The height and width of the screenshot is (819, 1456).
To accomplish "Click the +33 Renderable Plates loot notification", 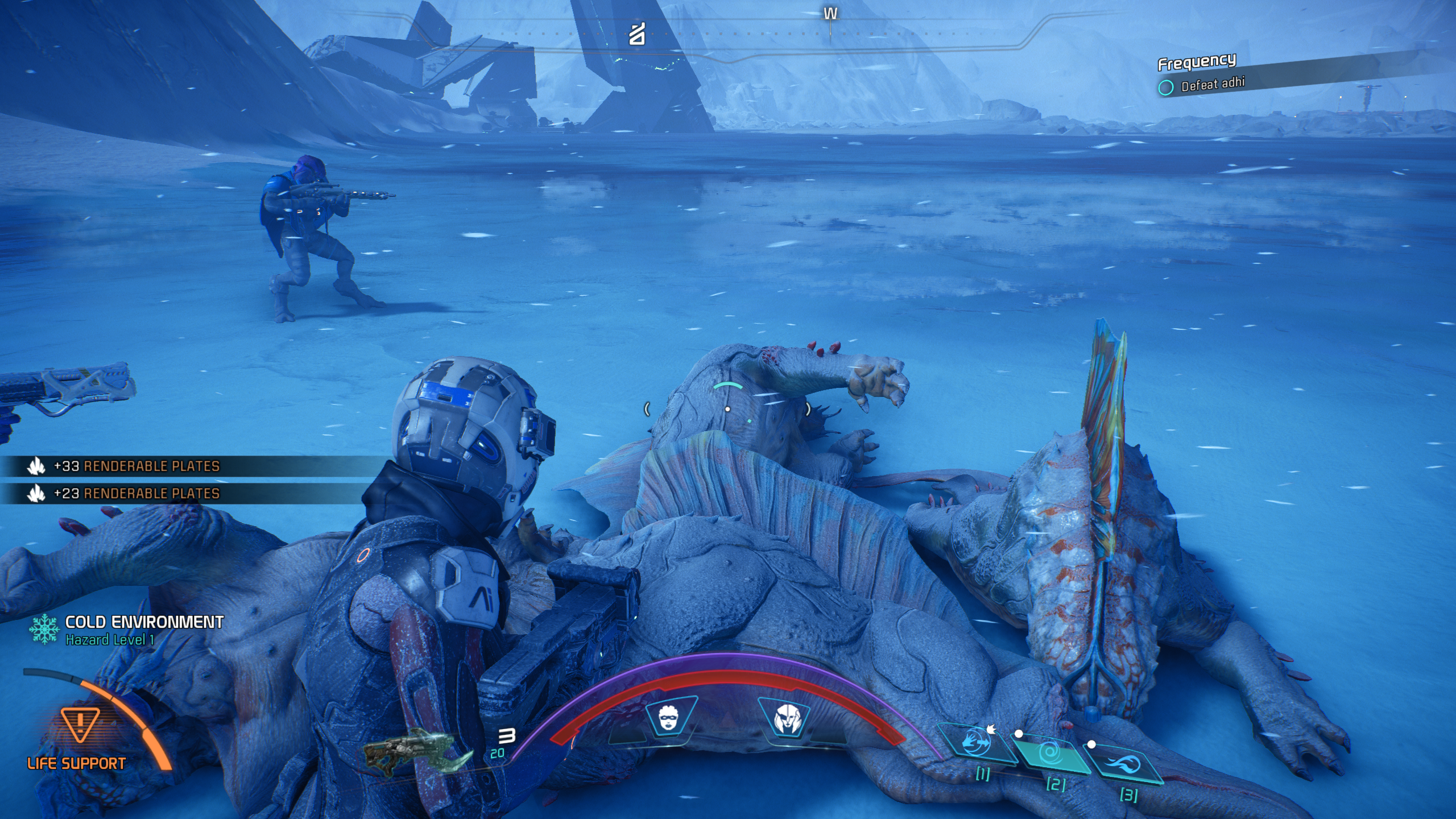I will 136,466.
